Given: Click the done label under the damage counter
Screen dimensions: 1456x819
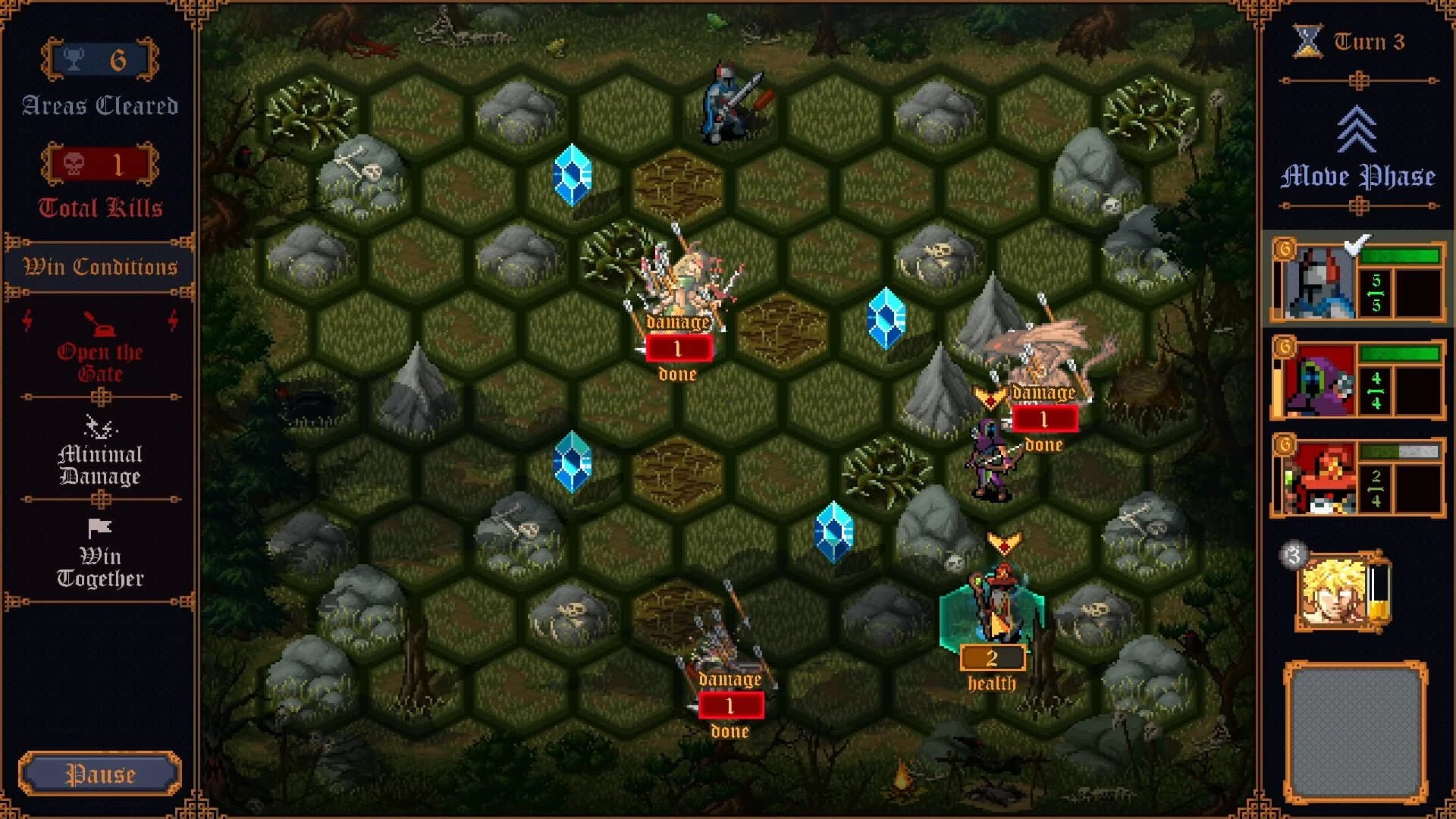Looking at the screenshot, I should coord(676,372).
